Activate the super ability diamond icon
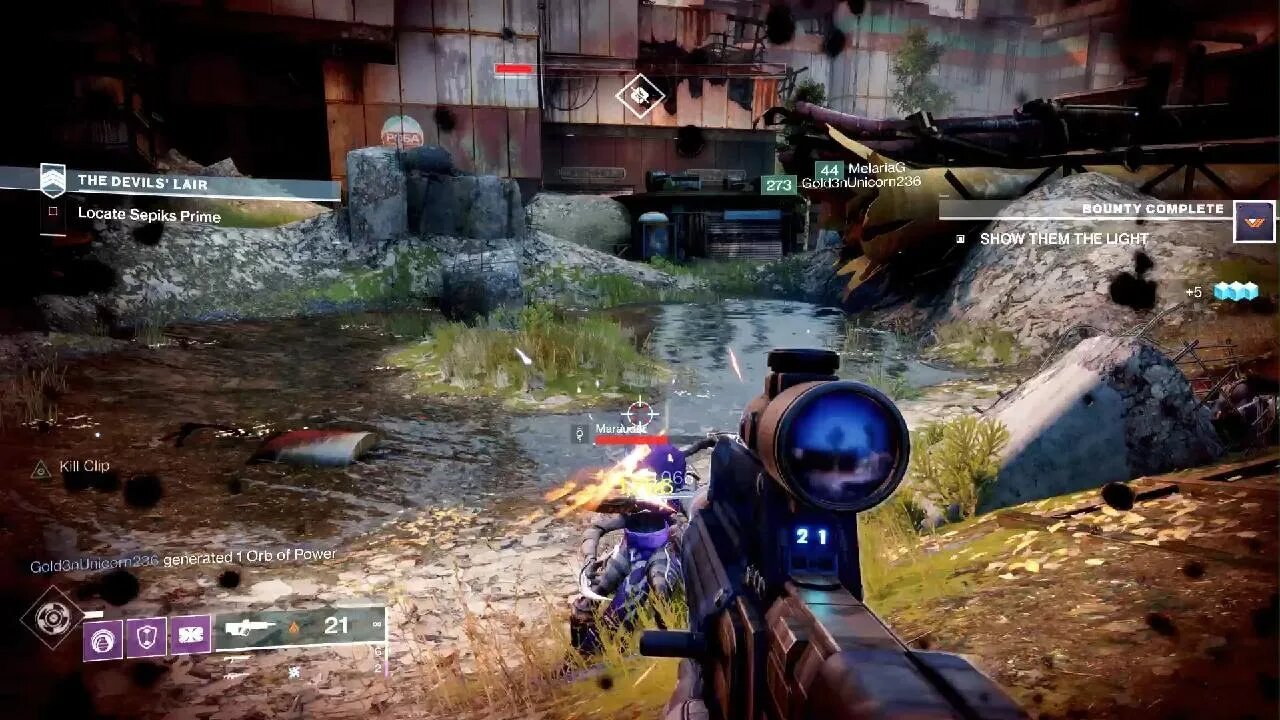The width and height of the screenshot is (1280, 720). click(x=53, y=617)
